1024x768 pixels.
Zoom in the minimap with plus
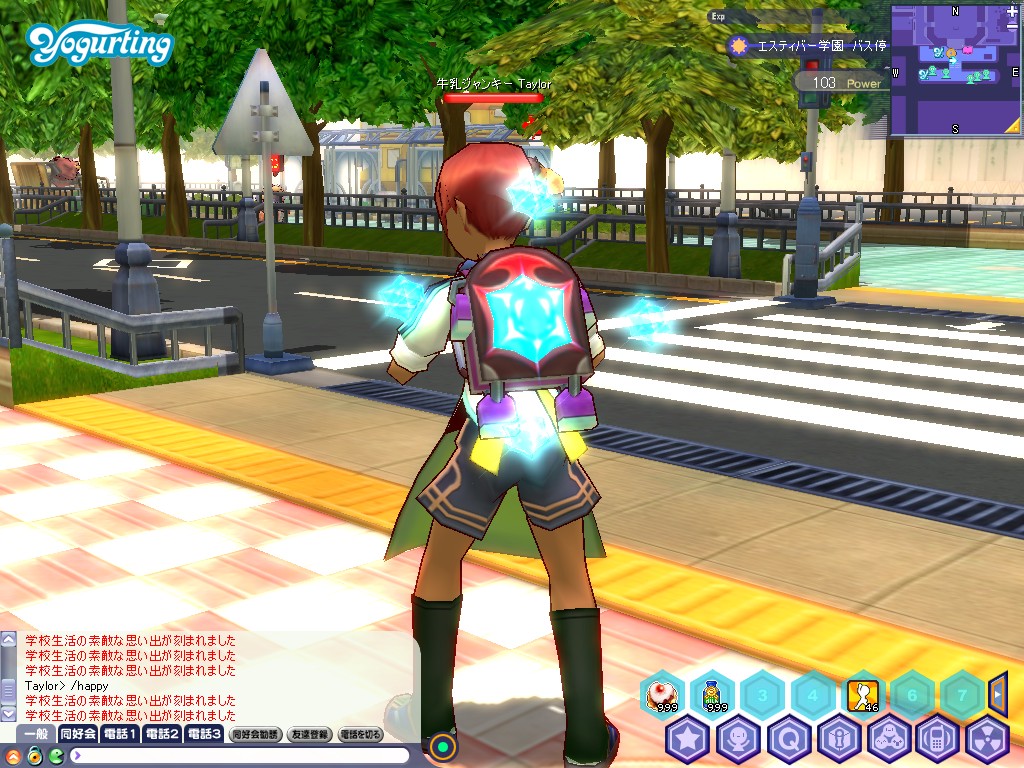[x=1012, y=11]
